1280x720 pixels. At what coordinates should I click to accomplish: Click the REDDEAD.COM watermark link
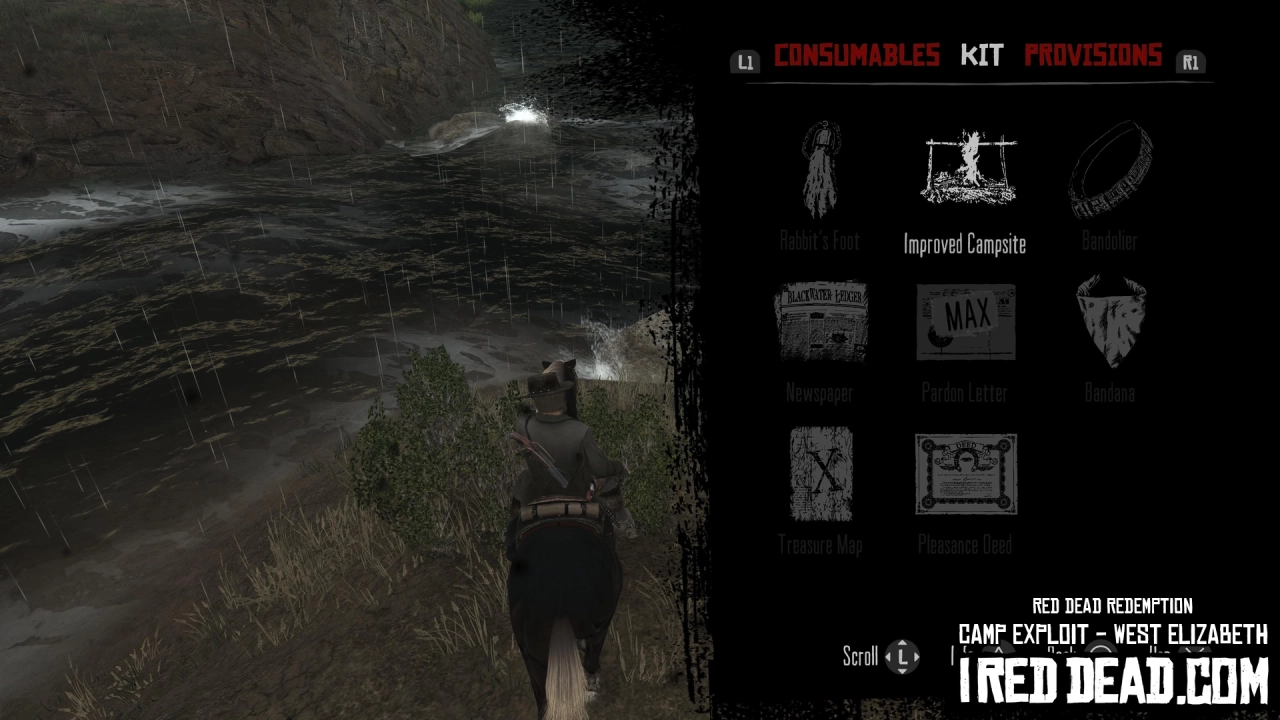1112,682
